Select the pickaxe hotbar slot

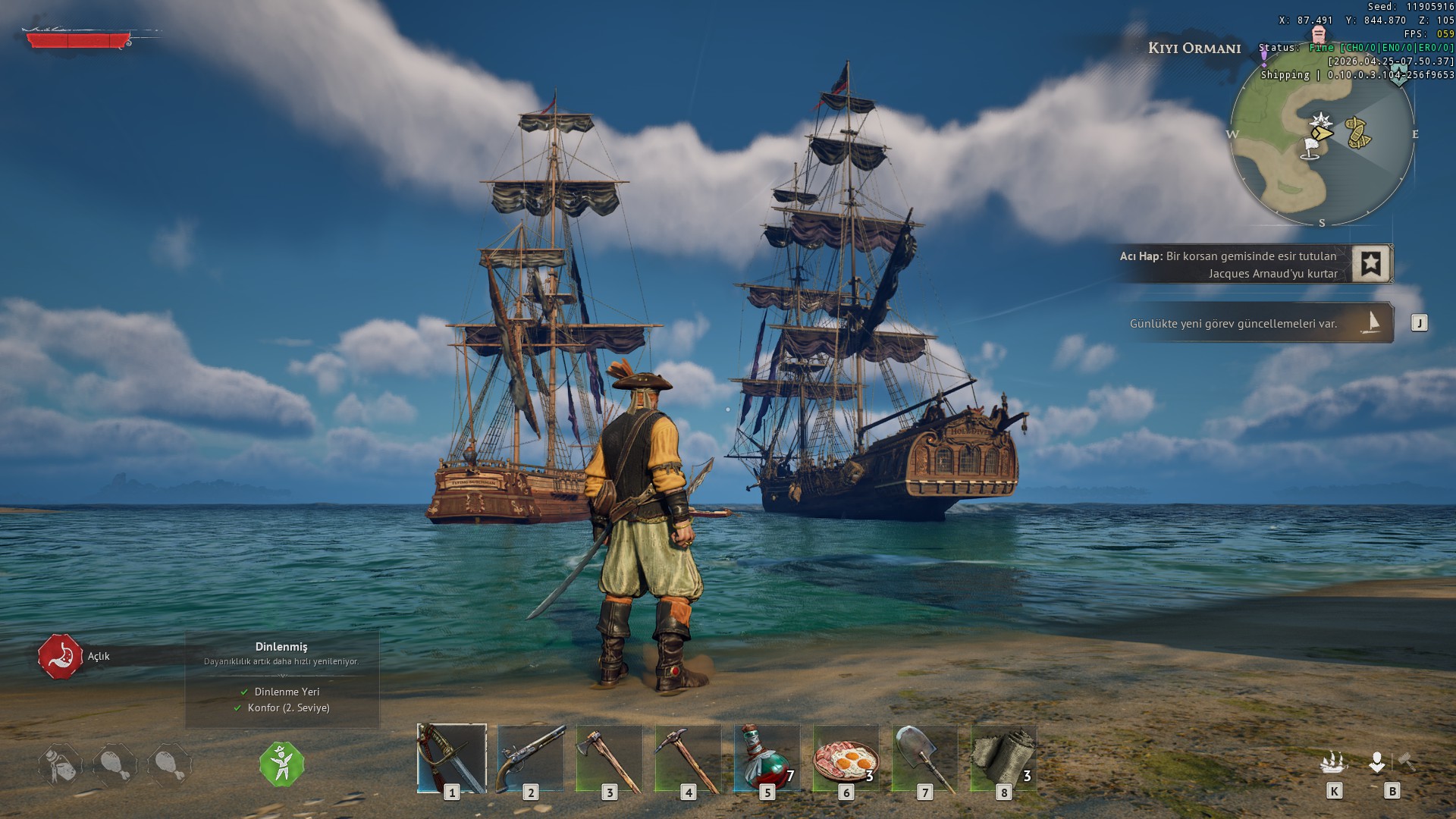689,758
